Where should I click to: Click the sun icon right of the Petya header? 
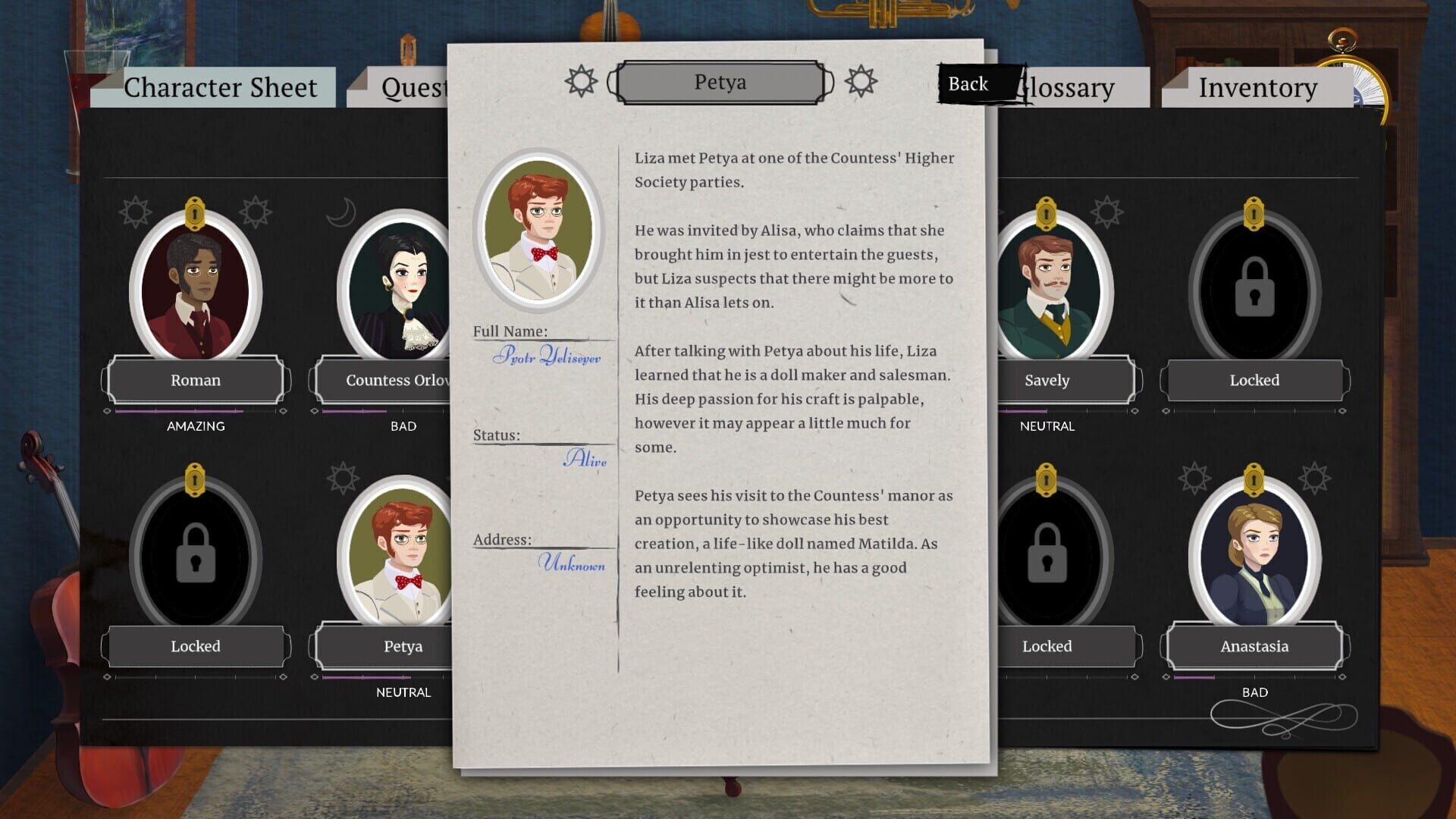pyautogui.click(x=861, y=81)
